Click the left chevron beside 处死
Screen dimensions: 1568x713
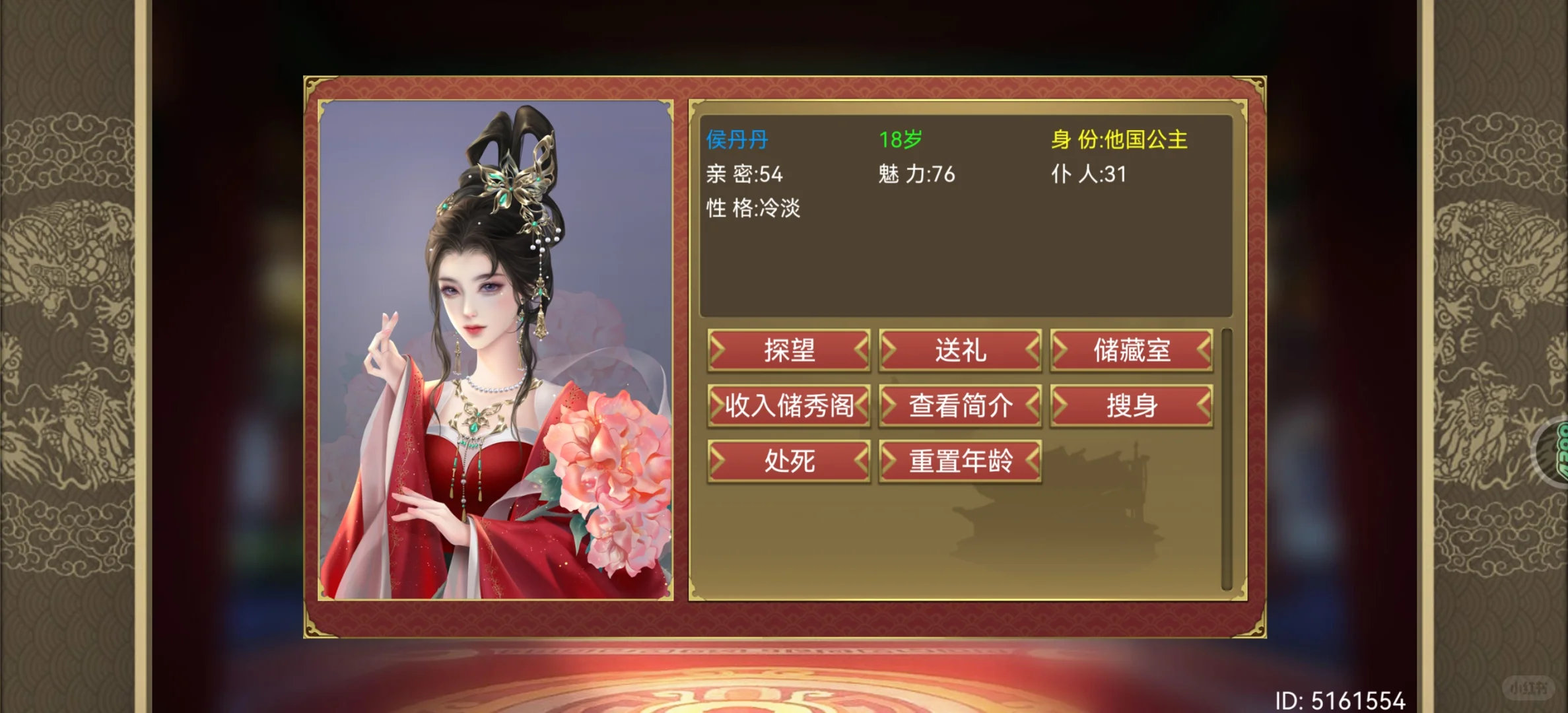click(720, 461)
